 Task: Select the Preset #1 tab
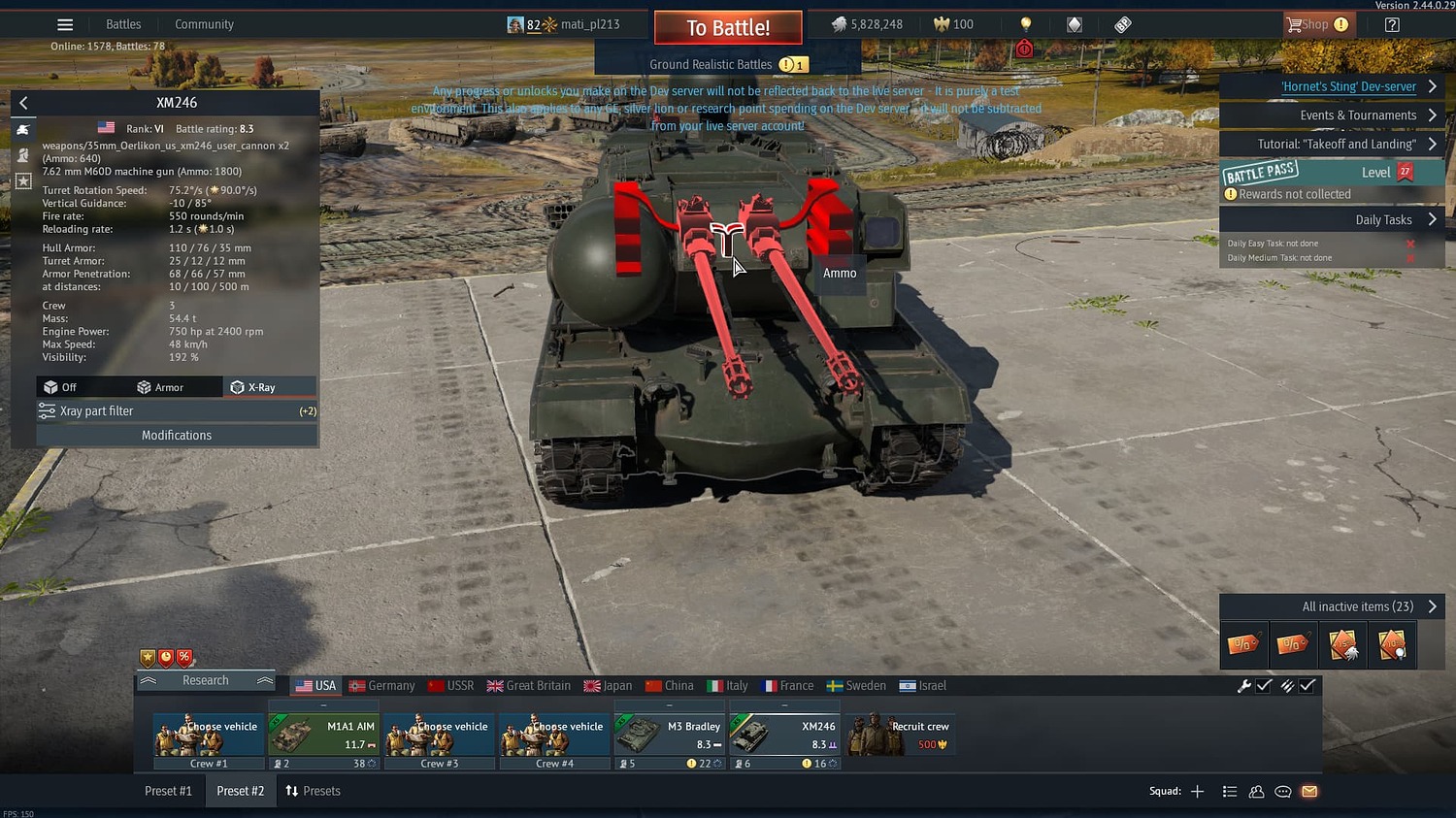[168, 791]
